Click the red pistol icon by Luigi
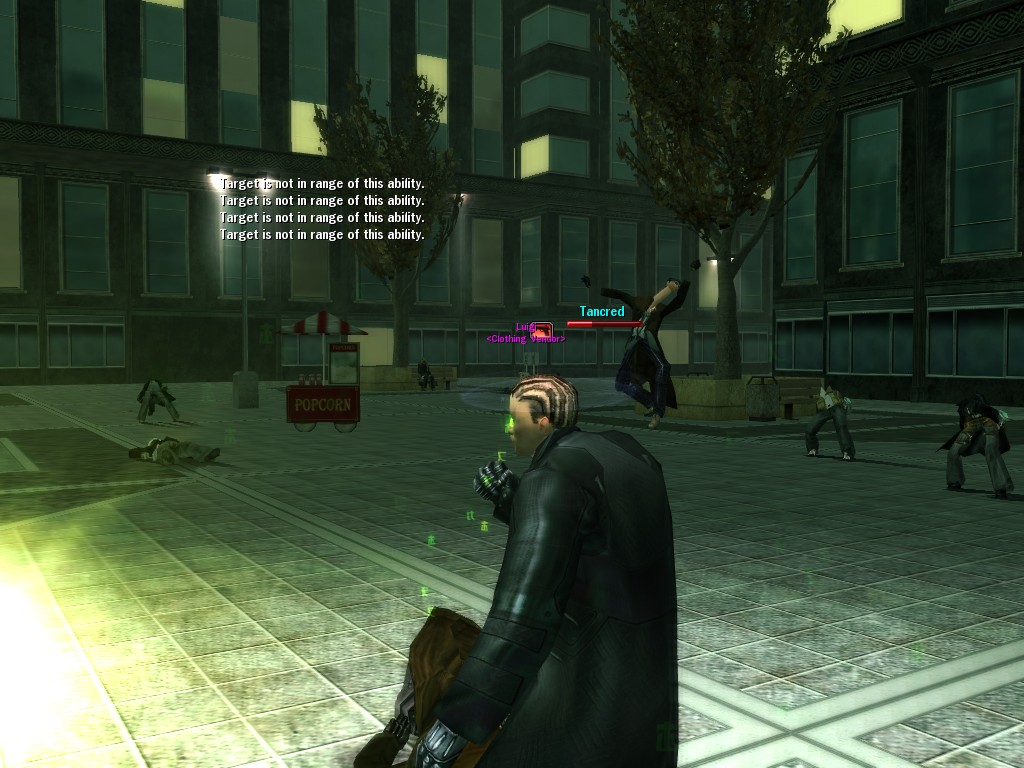 pos(542,329)
